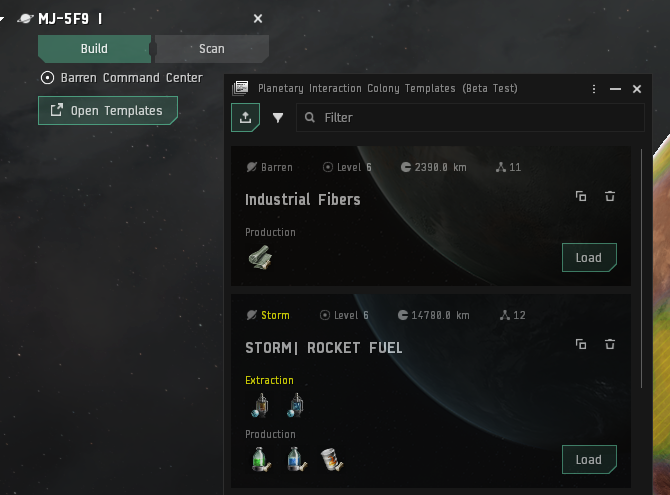Copy the Industrial Fibers template
This screenshot has width=670, height=495.
pos(581,196)
